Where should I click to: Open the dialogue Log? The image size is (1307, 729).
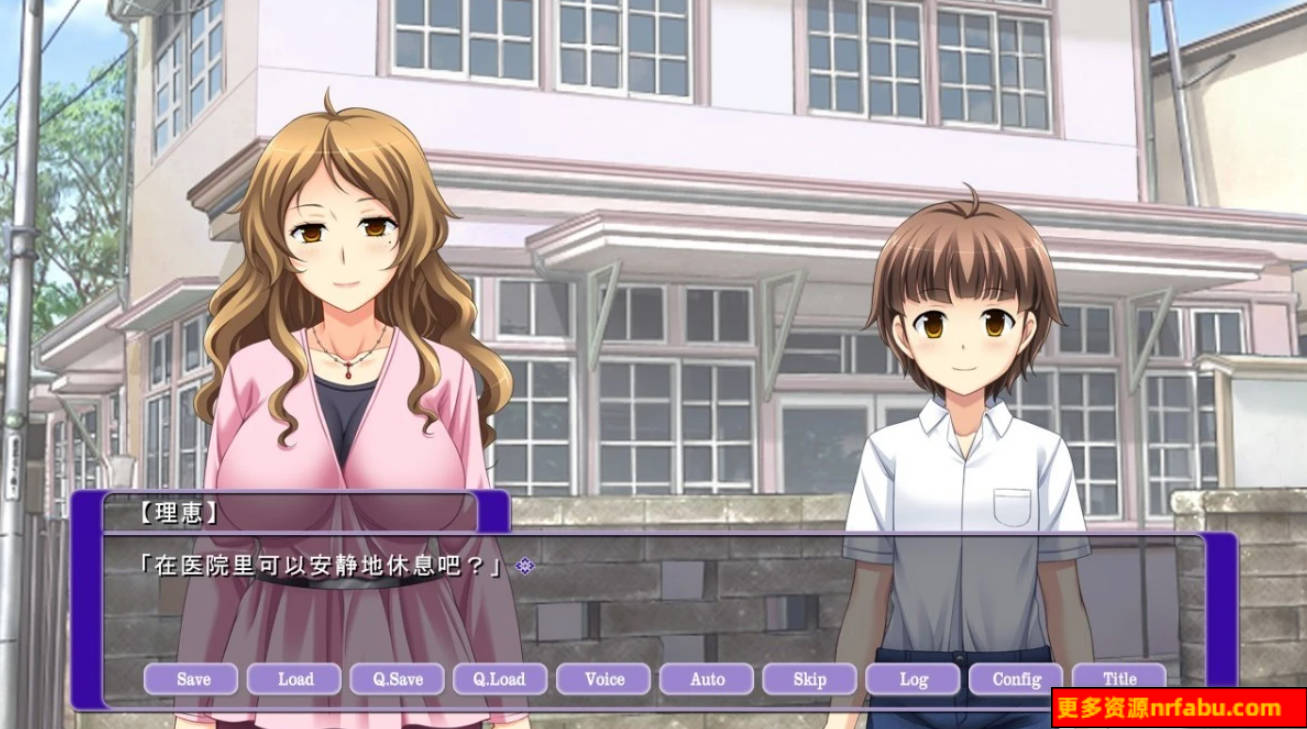913,679
